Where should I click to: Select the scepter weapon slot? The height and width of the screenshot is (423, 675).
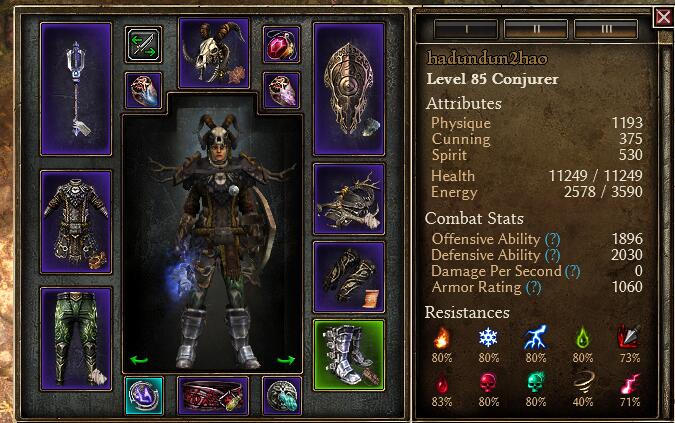76,88
